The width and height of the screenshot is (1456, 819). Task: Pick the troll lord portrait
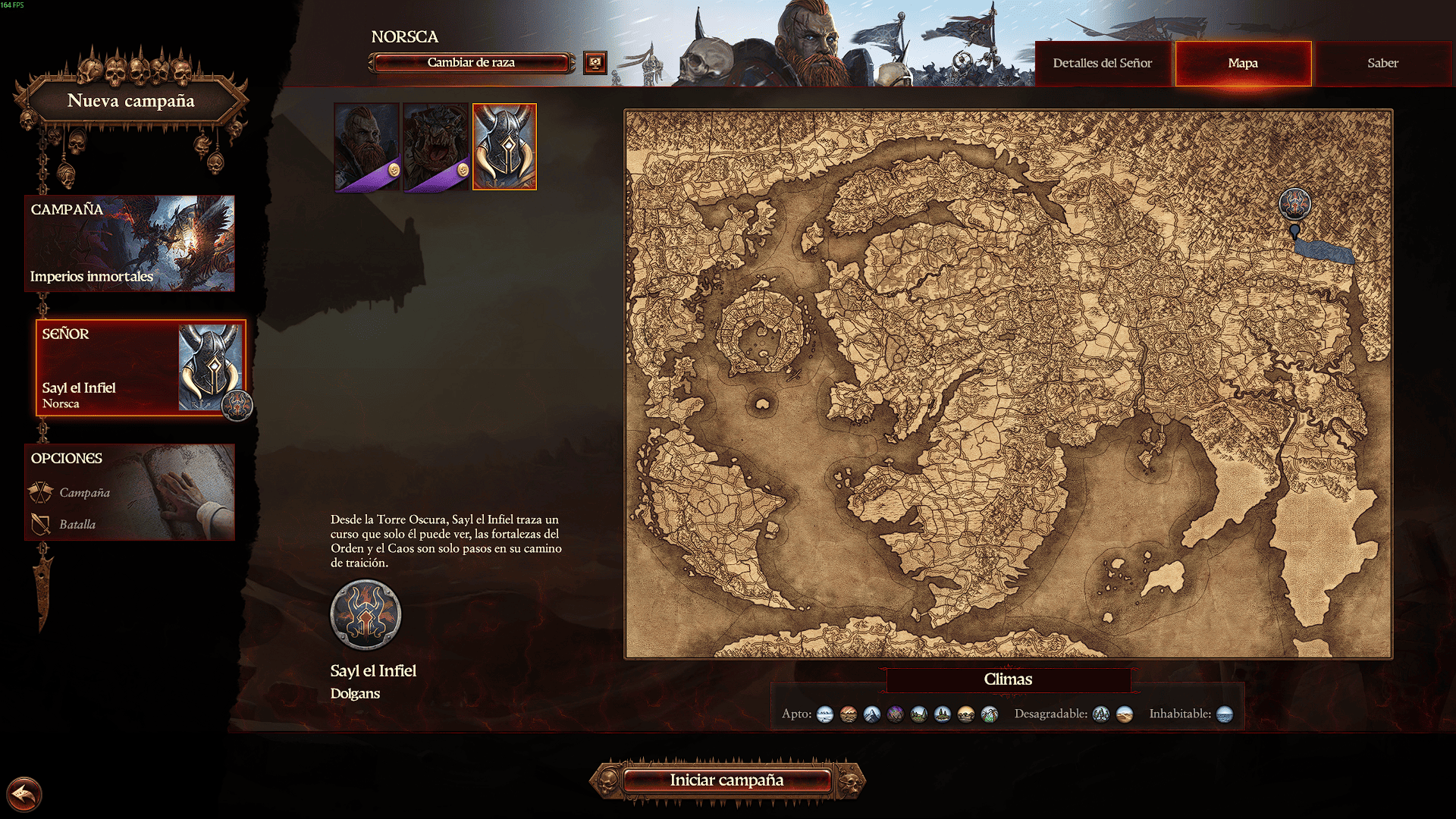[435, 147]
